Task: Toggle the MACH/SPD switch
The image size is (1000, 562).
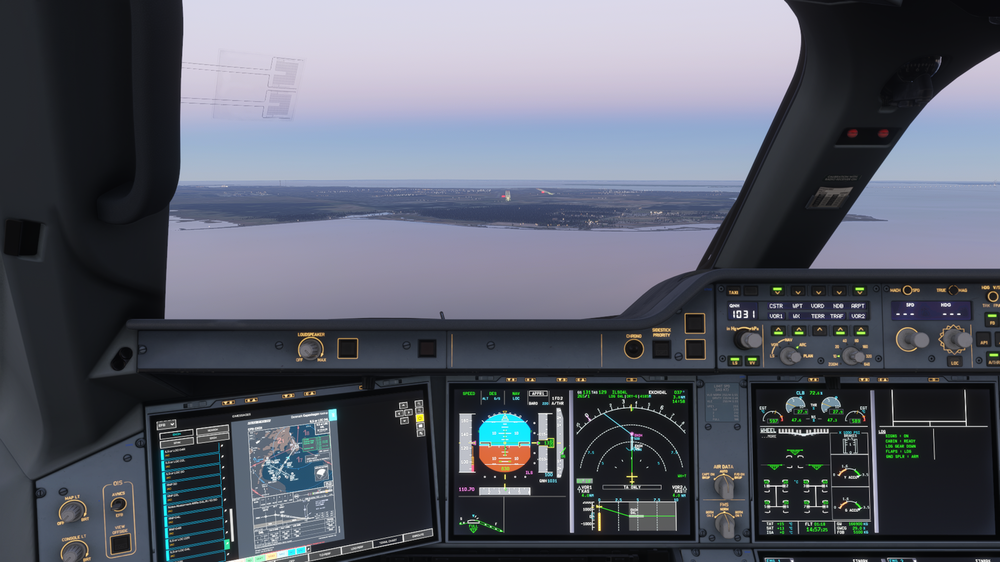Action: pyautogui.click(x=907, y=290)
